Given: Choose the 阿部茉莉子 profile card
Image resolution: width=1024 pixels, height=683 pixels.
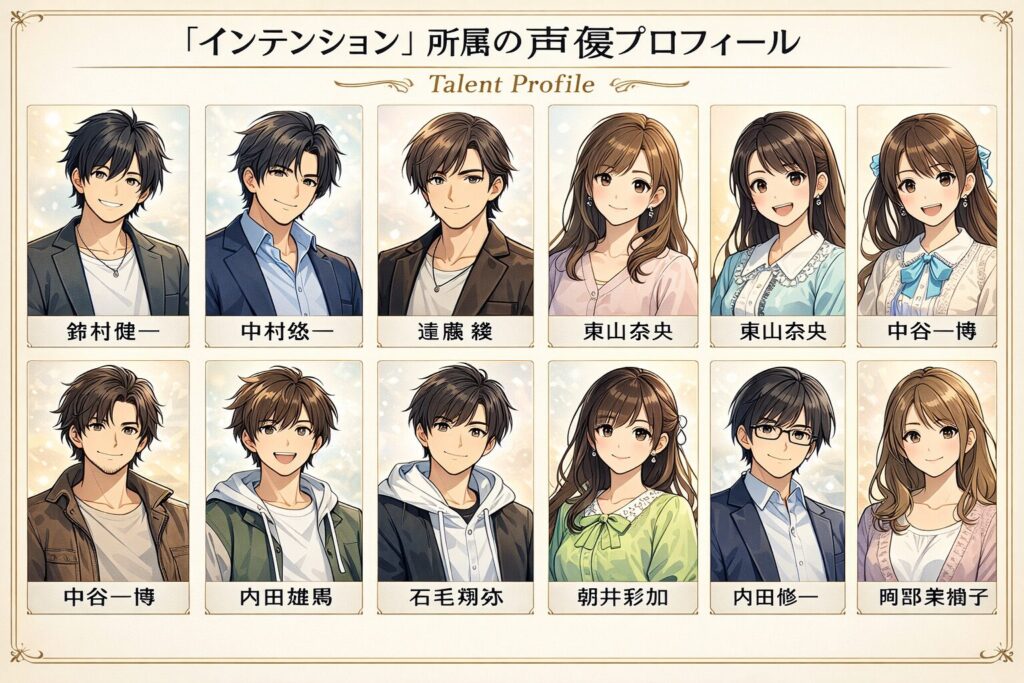Looking at the screenshot, I should click(928, 485).
